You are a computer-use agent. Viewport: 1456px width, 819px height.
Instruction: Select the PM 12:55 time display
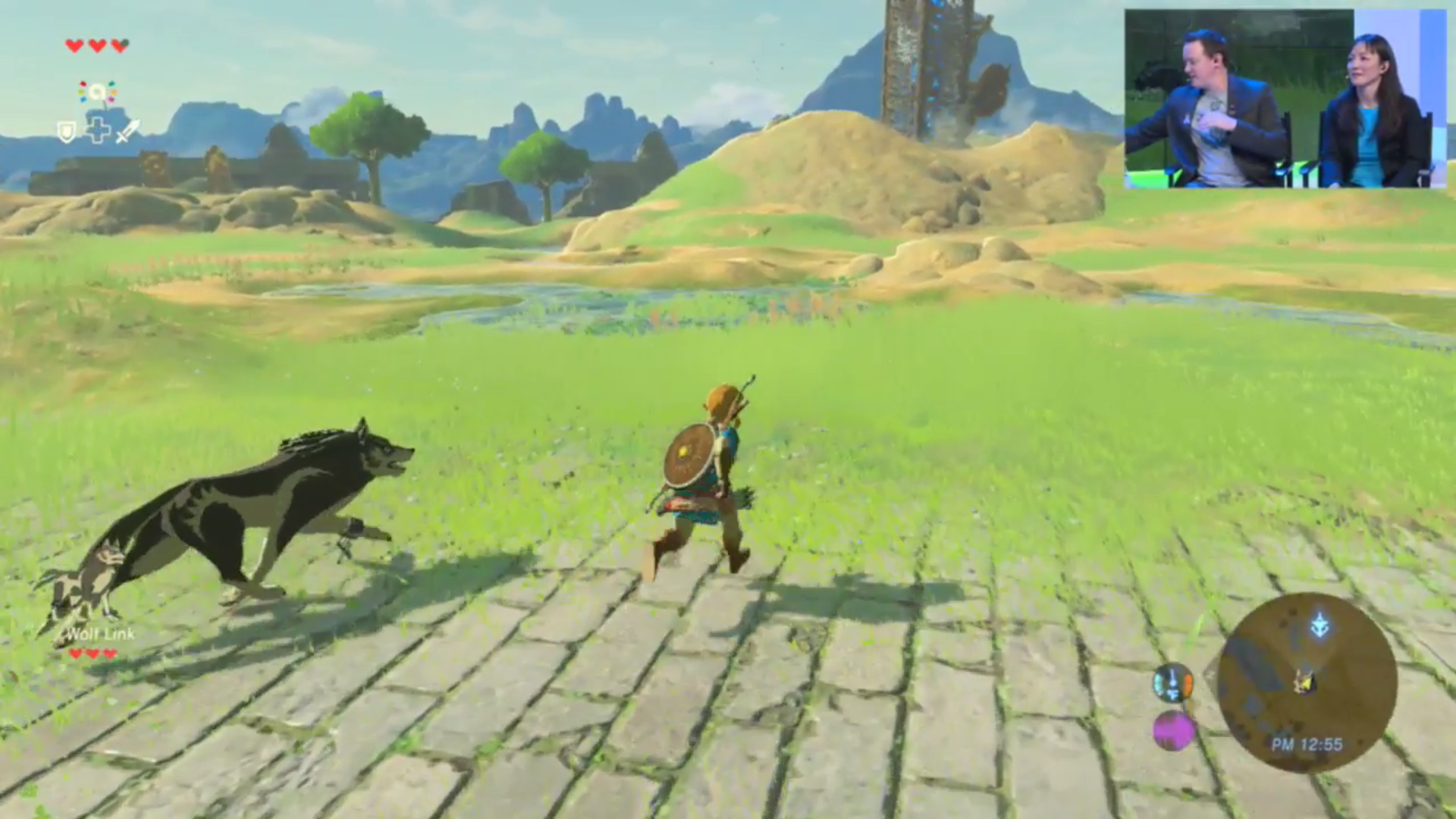1306,744
